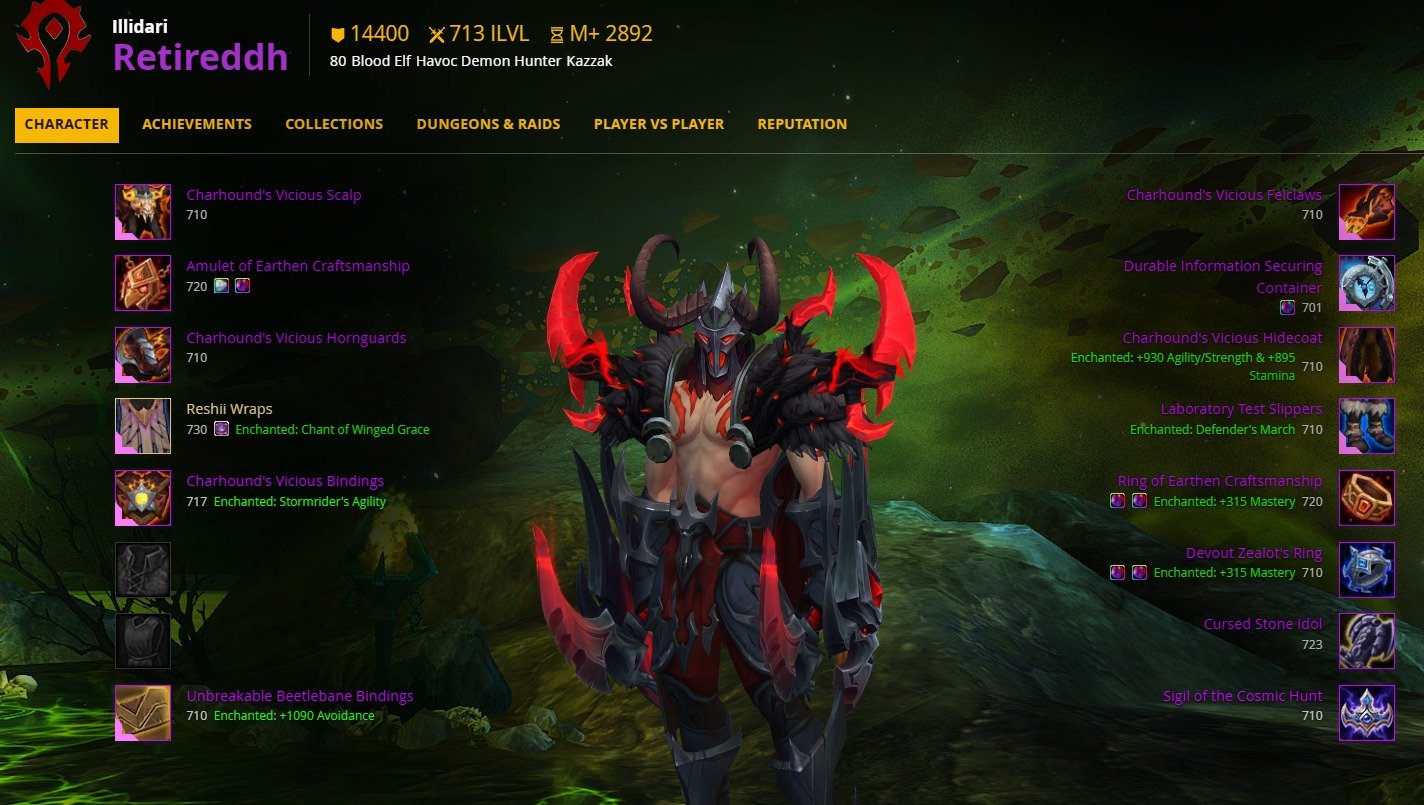Click the Charhound's Vicious Felclaws weapon icon
Image resolution: width=1424 pixels, height=805 pixels.
coord(1367,211)
